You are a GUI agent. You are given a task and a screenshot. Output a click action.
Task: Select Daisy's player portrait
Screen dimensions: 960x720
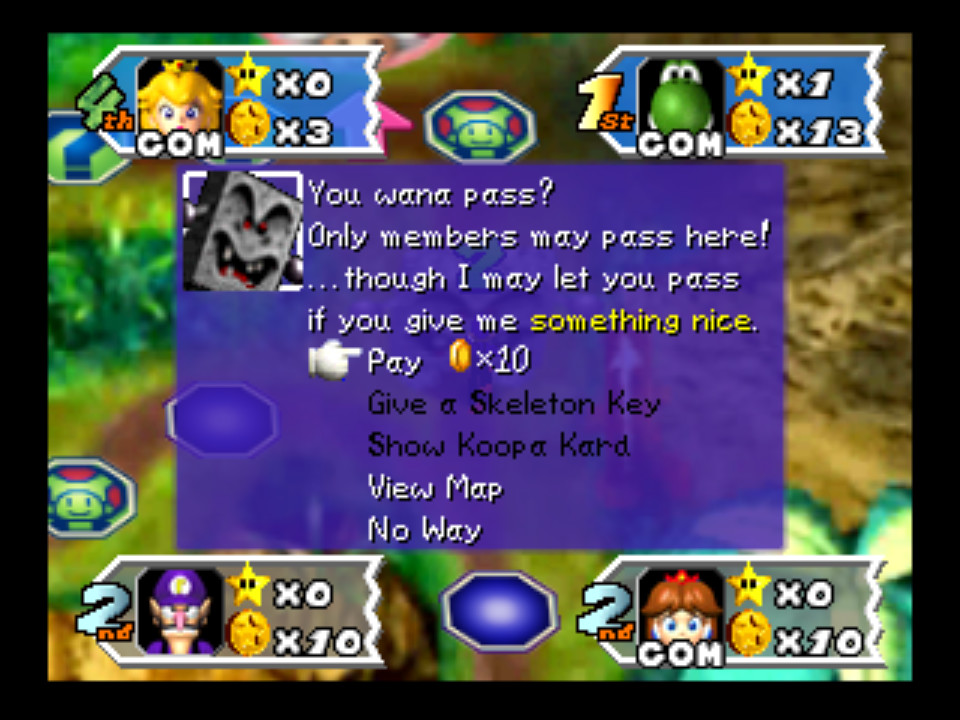pyautogui.click(x=680, y=609)
